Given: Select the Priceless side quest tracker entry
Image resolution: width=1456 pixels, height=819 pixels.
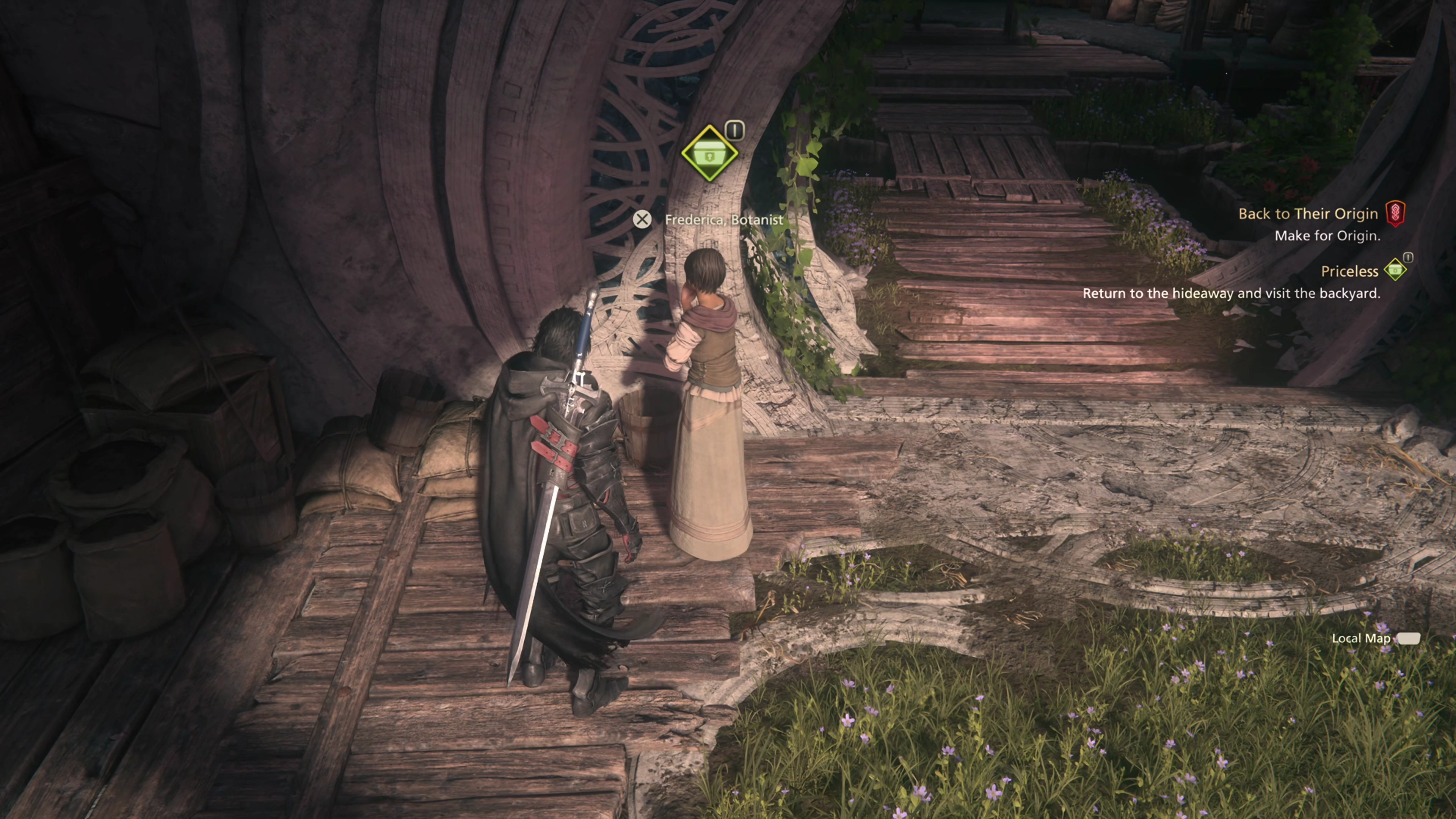Looking at the screenshot, I should 1349,271.
